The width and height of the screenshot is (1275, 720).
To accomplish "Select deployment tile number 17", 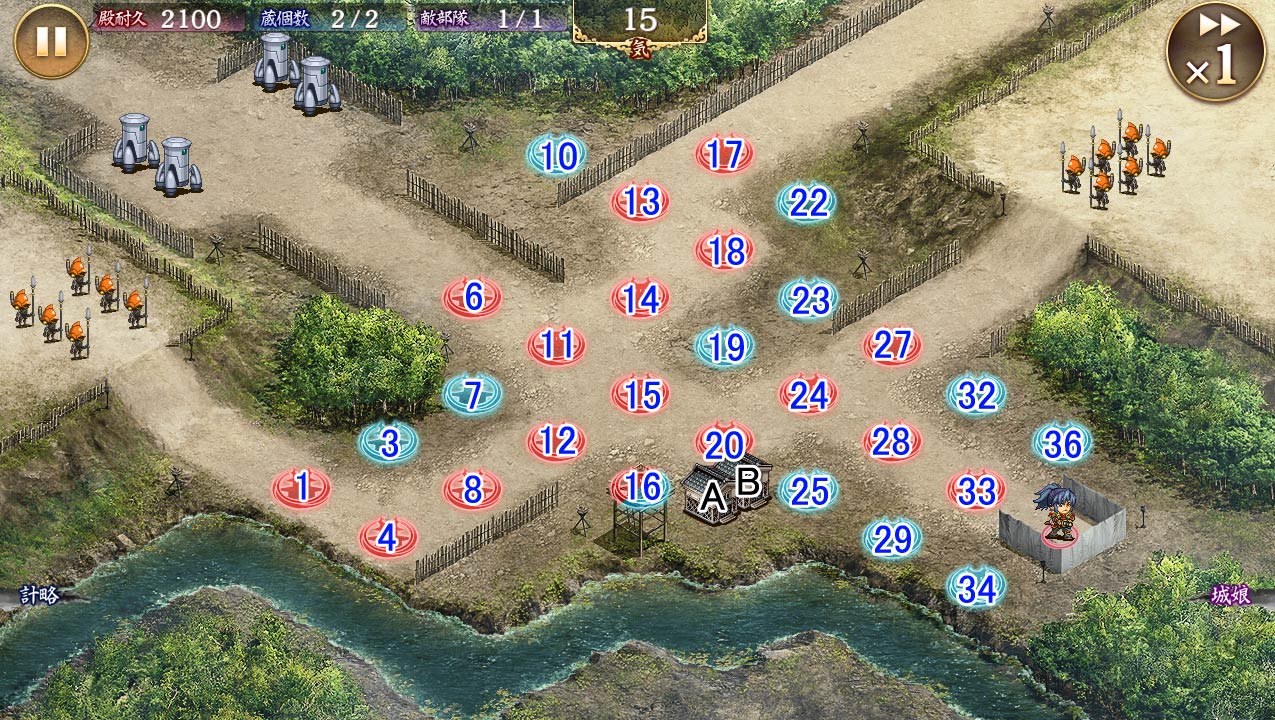I will [724, 155].
